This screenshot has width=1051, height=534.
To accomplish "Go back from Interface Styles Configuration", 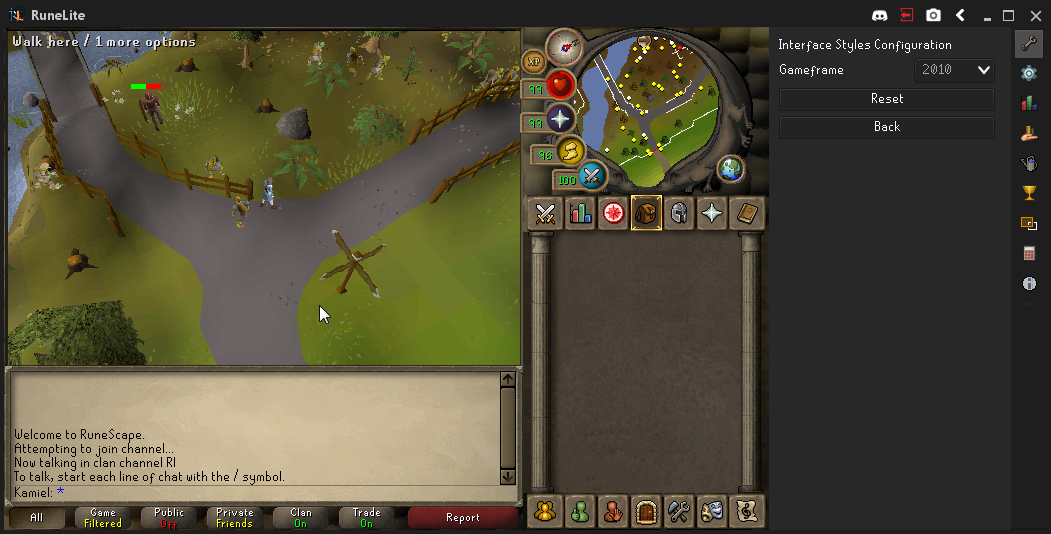I will [886, 127].
